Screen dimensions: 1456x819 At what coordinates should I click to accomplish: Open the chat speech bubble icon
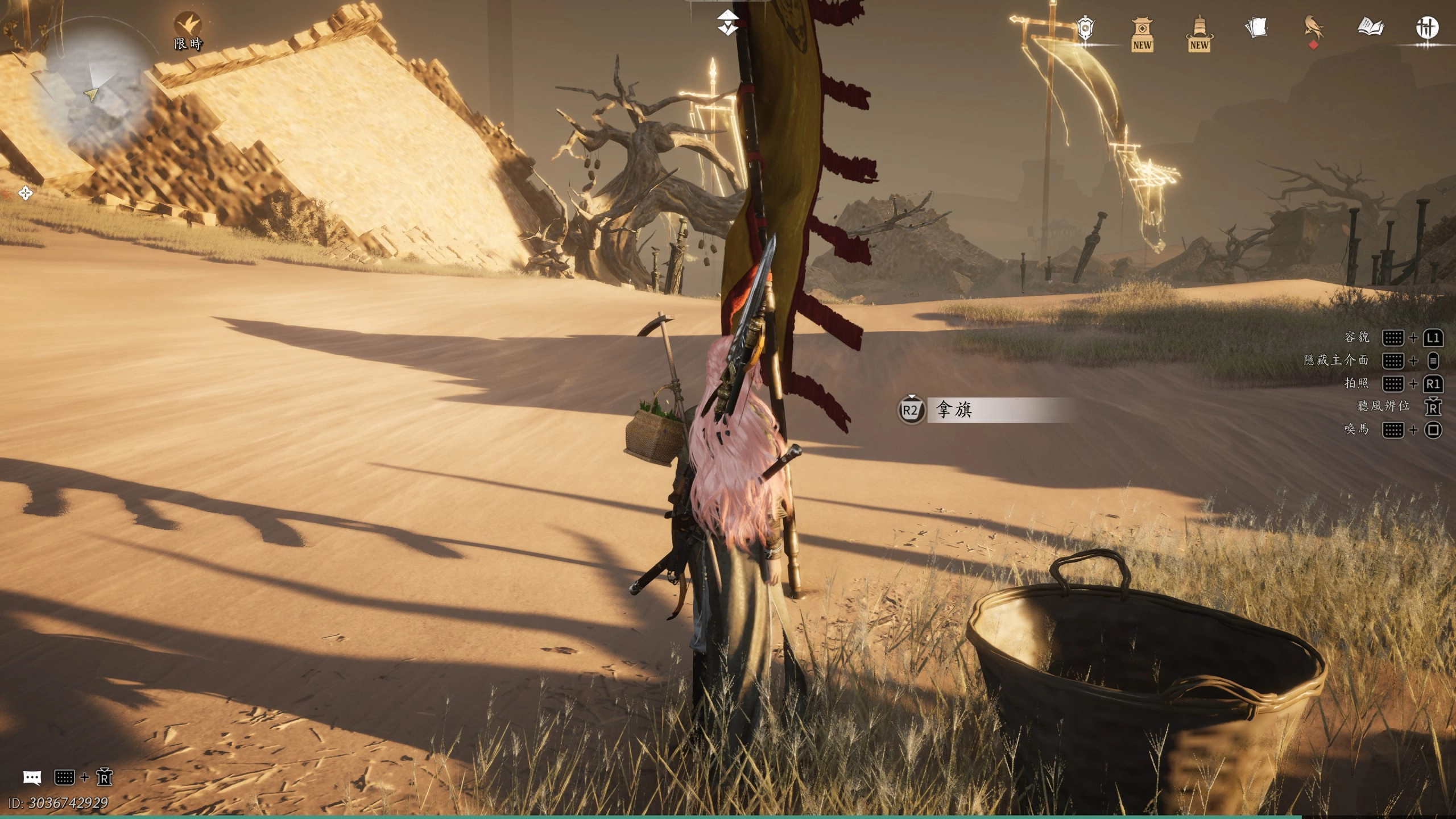click(32, 777)
